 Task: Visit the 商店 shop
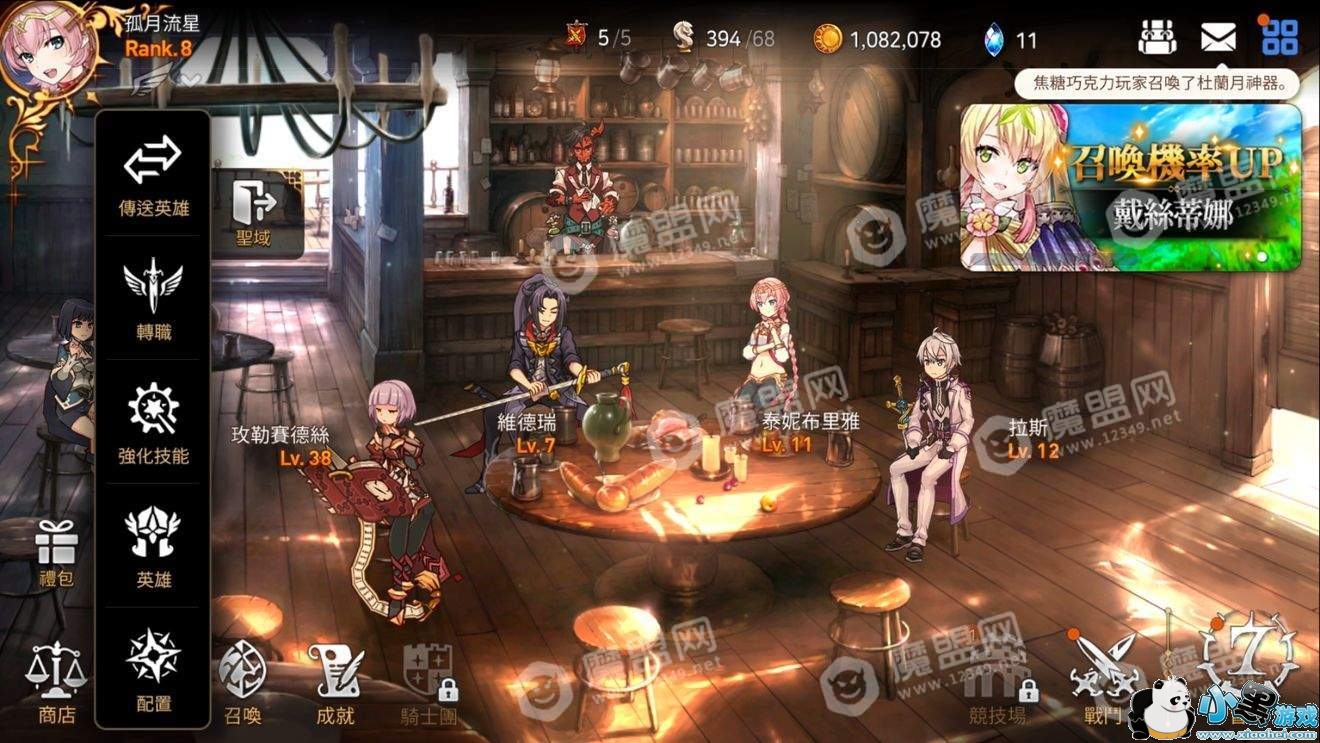[x=56, y=682]
